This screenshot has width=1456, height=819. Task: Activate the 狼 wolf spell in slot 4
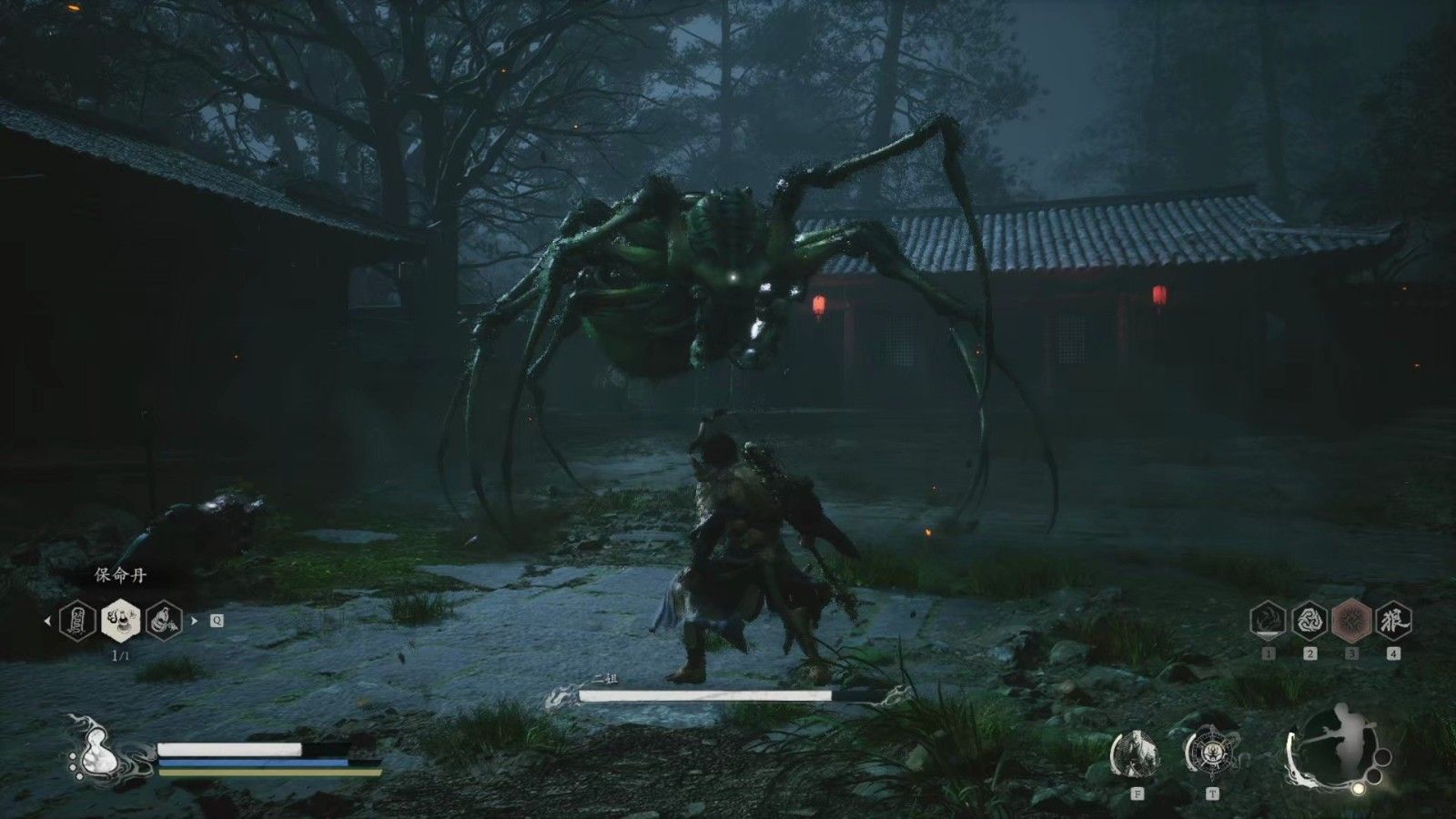1394,620
